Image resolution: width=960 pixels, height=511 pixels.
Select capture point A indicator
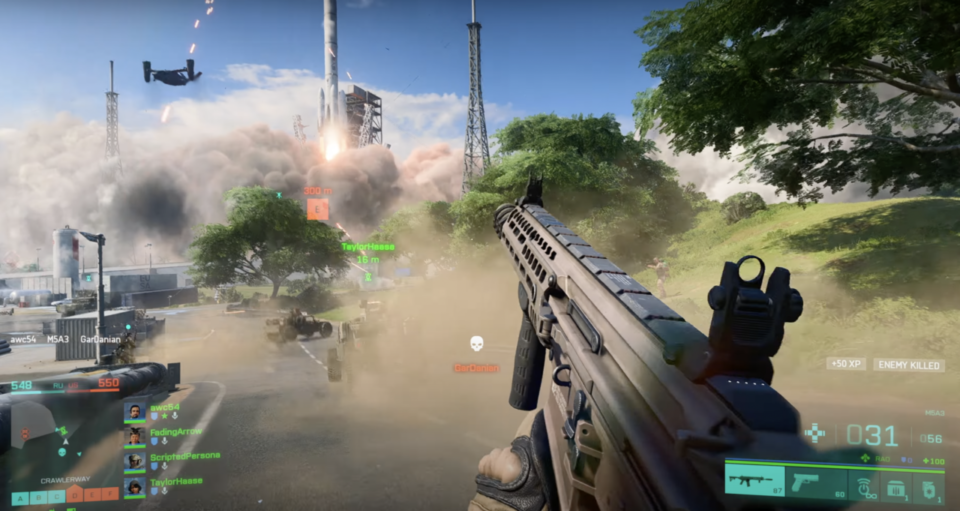coord(18,497)
